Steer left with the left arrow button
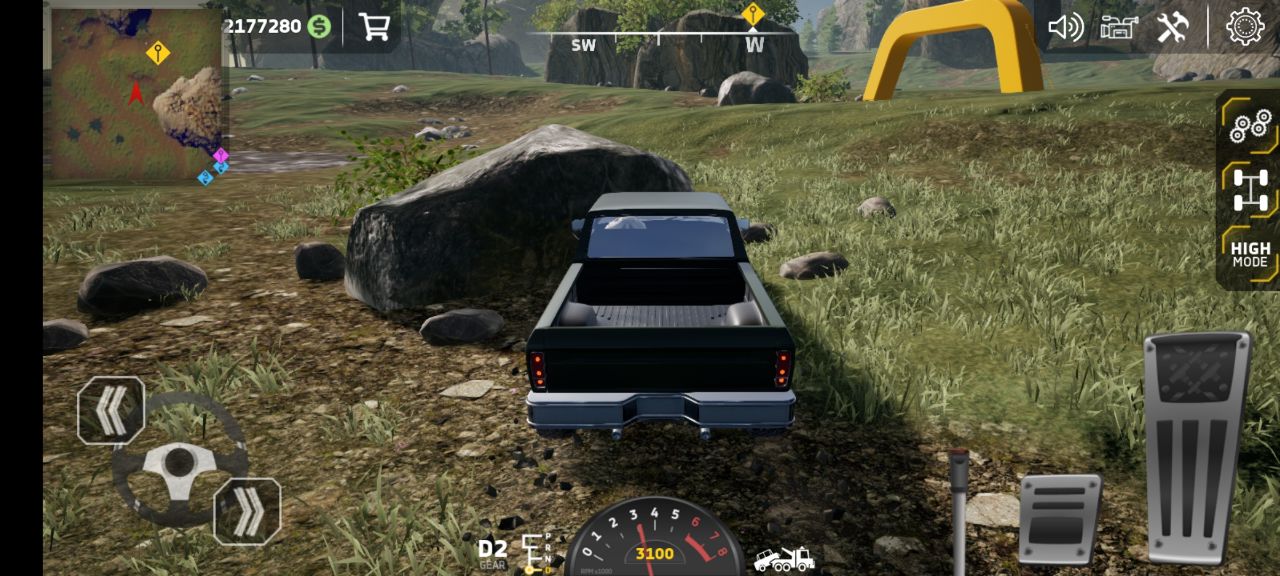The width and height of the screenshot is (1280, 576). tap(111, 410)
